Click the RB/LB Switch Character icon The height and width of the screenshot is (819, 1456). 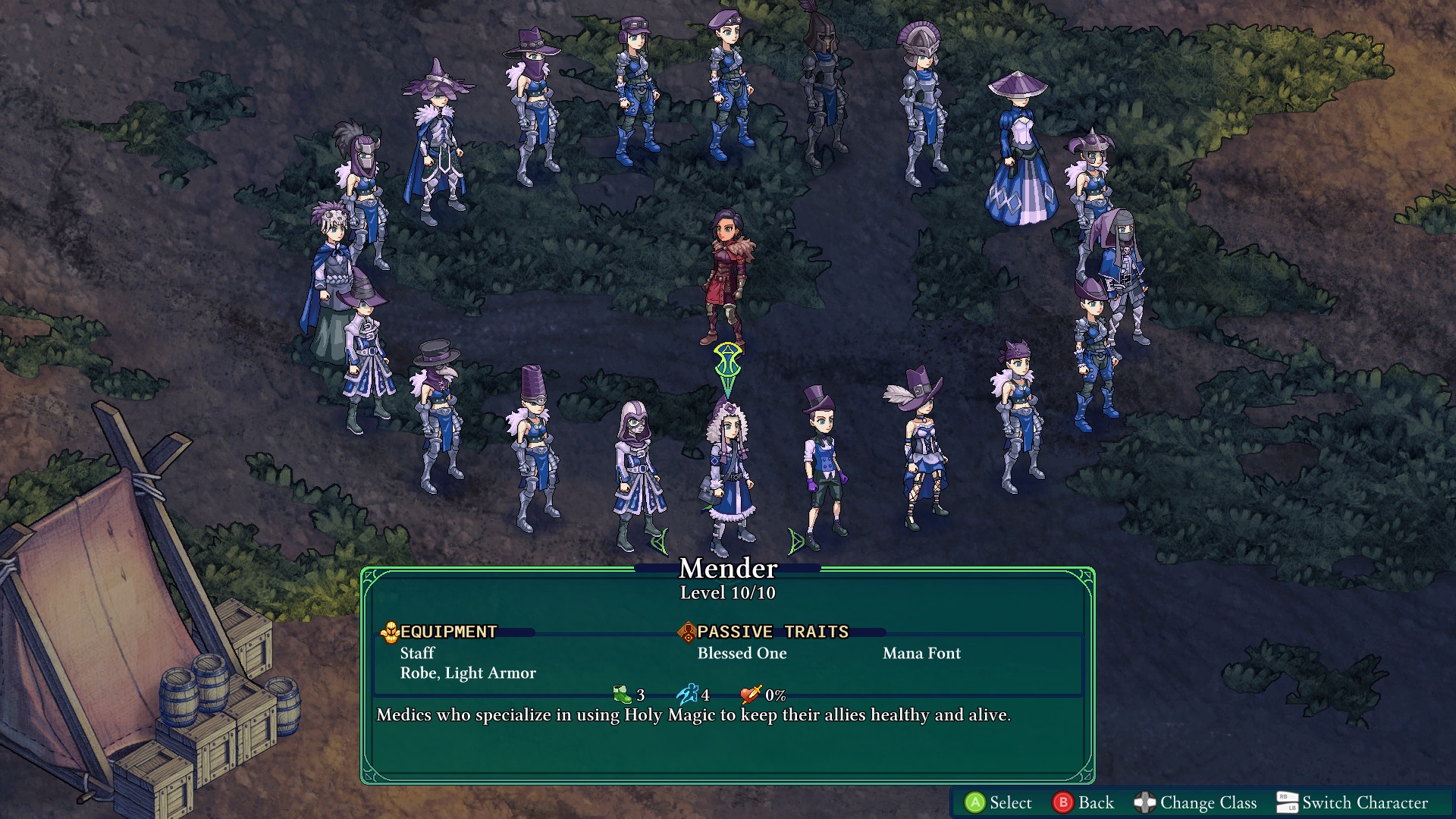1286,802
